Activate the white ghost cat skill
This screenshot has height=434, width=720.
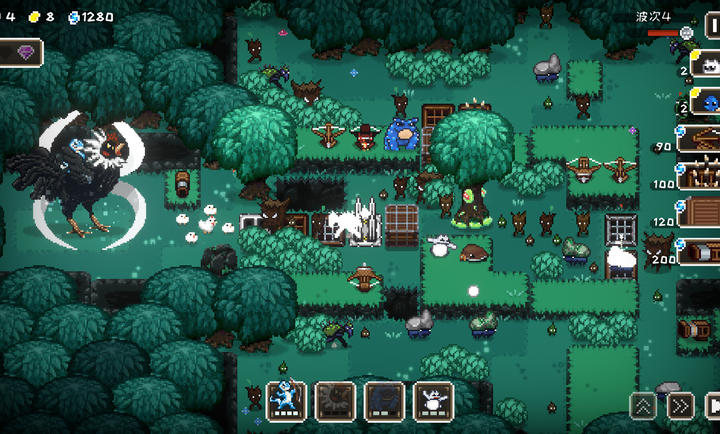[433, 400]
